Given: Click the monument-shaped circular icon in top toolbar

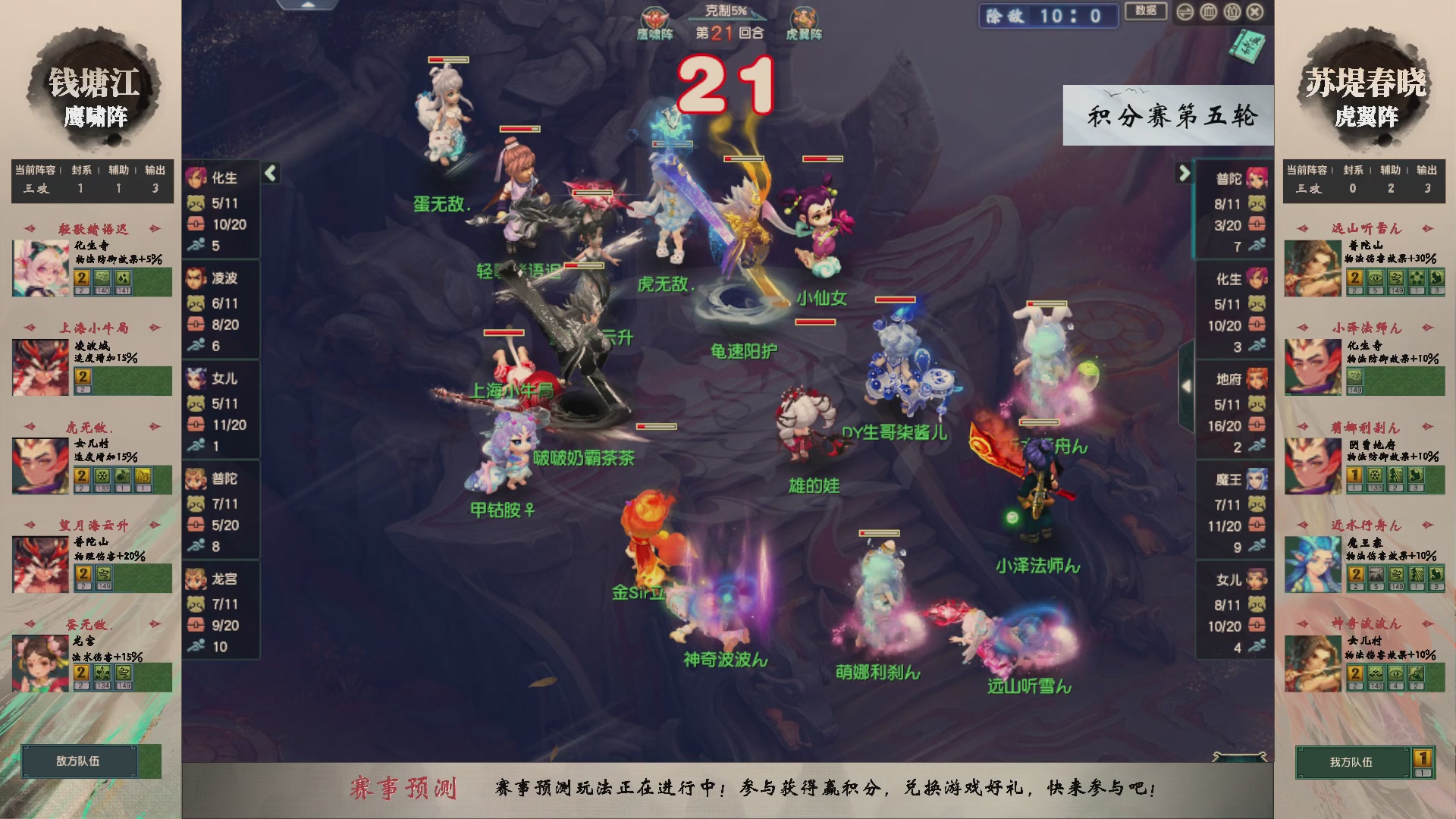Looking at the screenshot, I should 1208,12.
